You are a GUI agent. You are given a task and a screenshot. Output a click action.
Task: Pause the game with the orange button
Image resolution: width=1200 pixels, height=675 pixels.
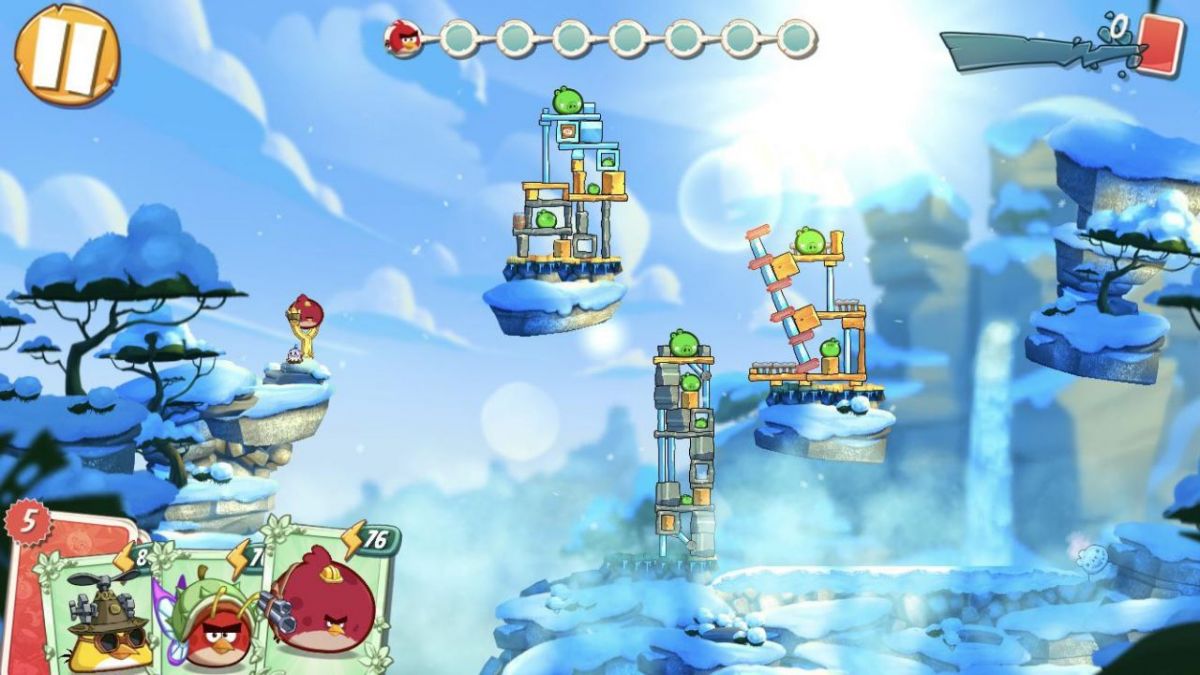coord(67,55)
